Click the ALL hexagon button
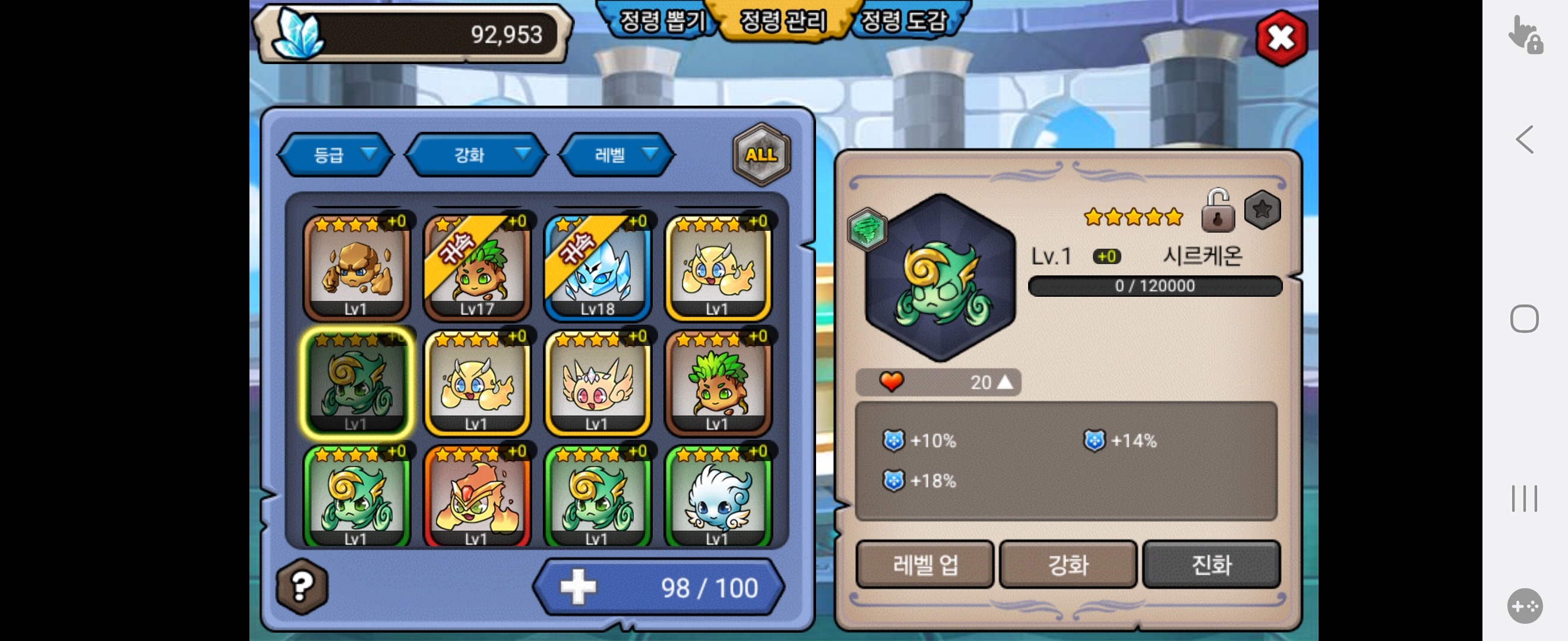The width and height of the screenshot is (1568, 641). coord(761,155)
